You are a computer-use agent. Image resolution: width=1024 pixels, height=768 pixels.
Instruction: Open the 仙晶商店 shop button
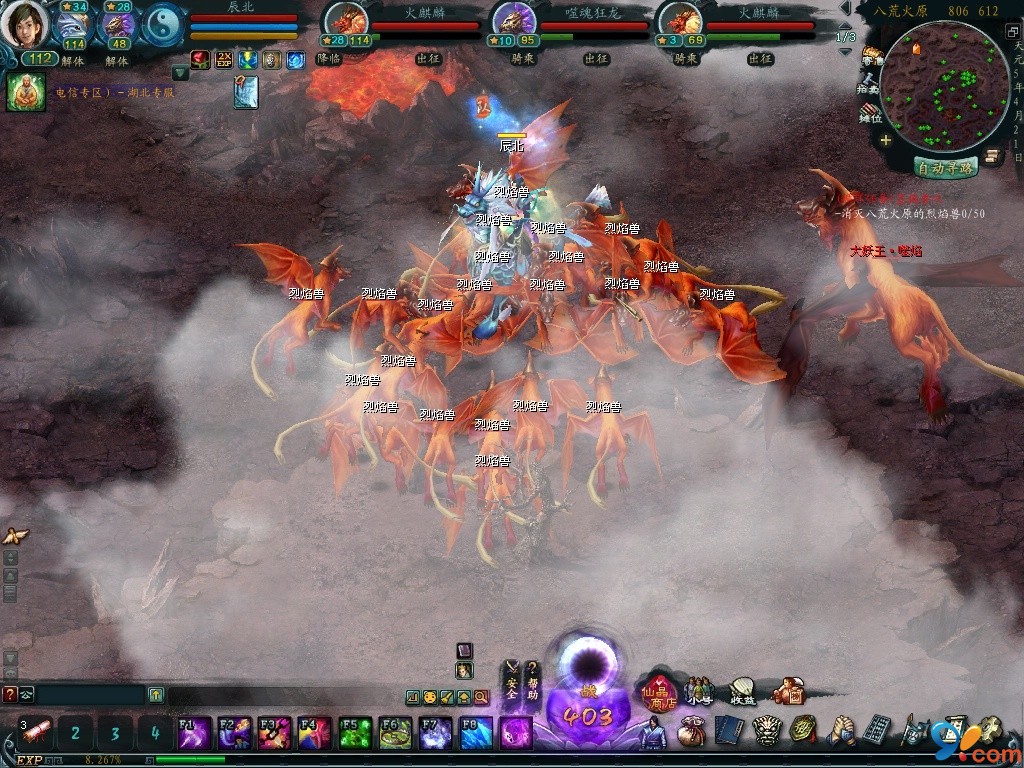660,691
